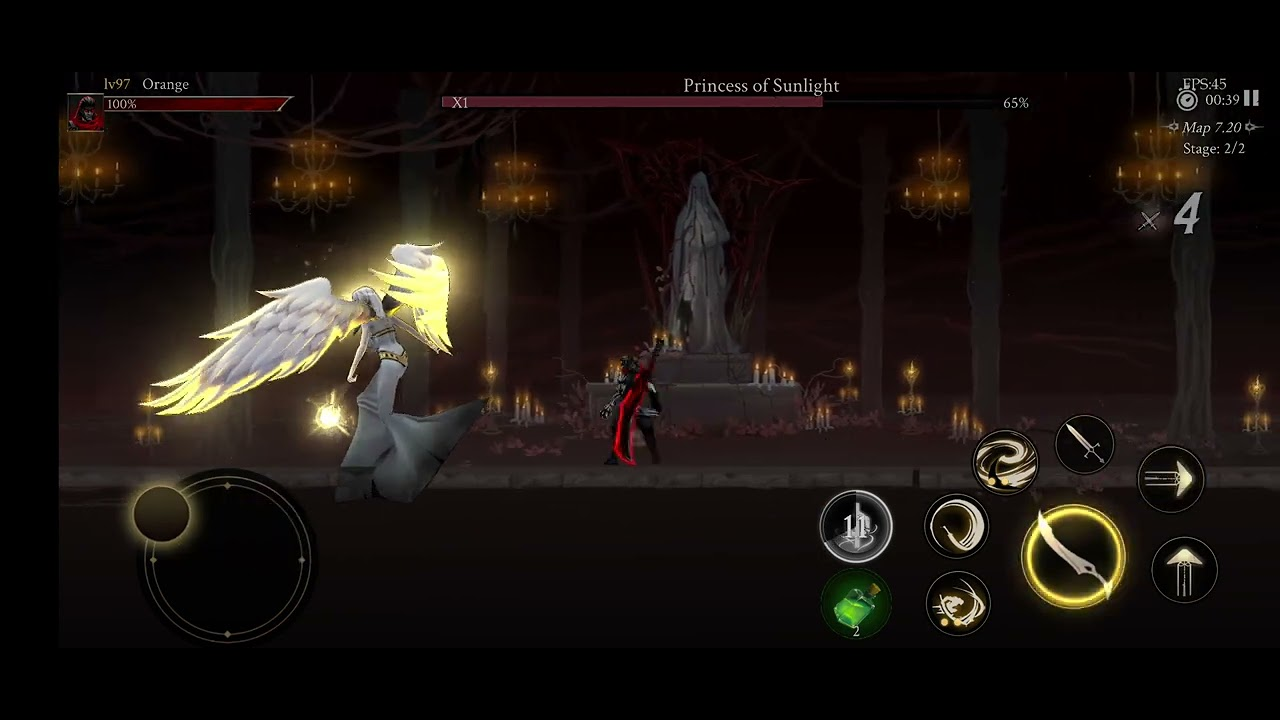Tap the crossed-swords kill counter icon
Image resolution: width=1280 pixels, height=720 pixels.
click(1148, 218)
